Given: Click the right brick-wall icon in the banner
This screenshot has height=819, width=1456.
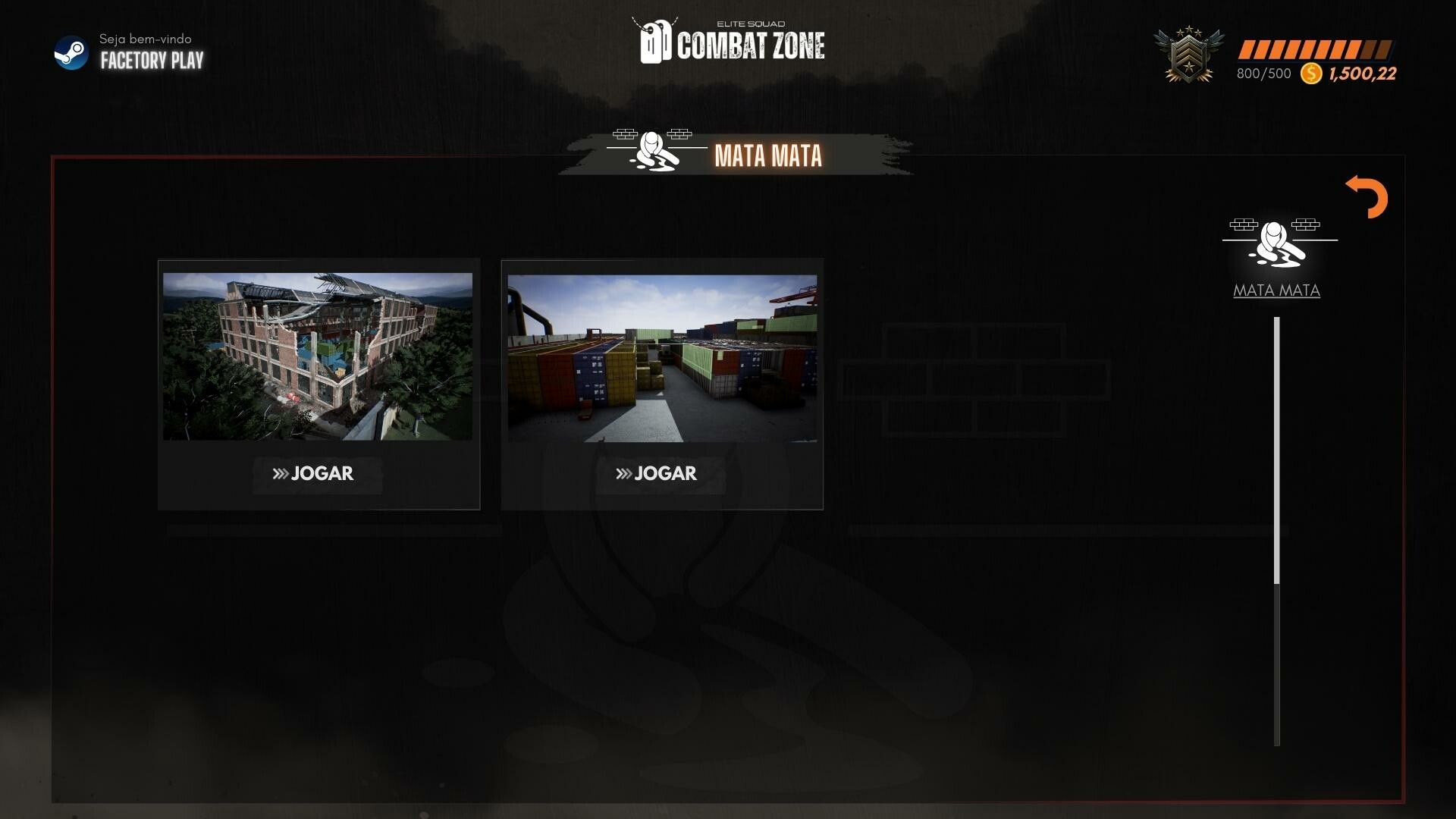Looking at the screenshot, I should [681, 135].
